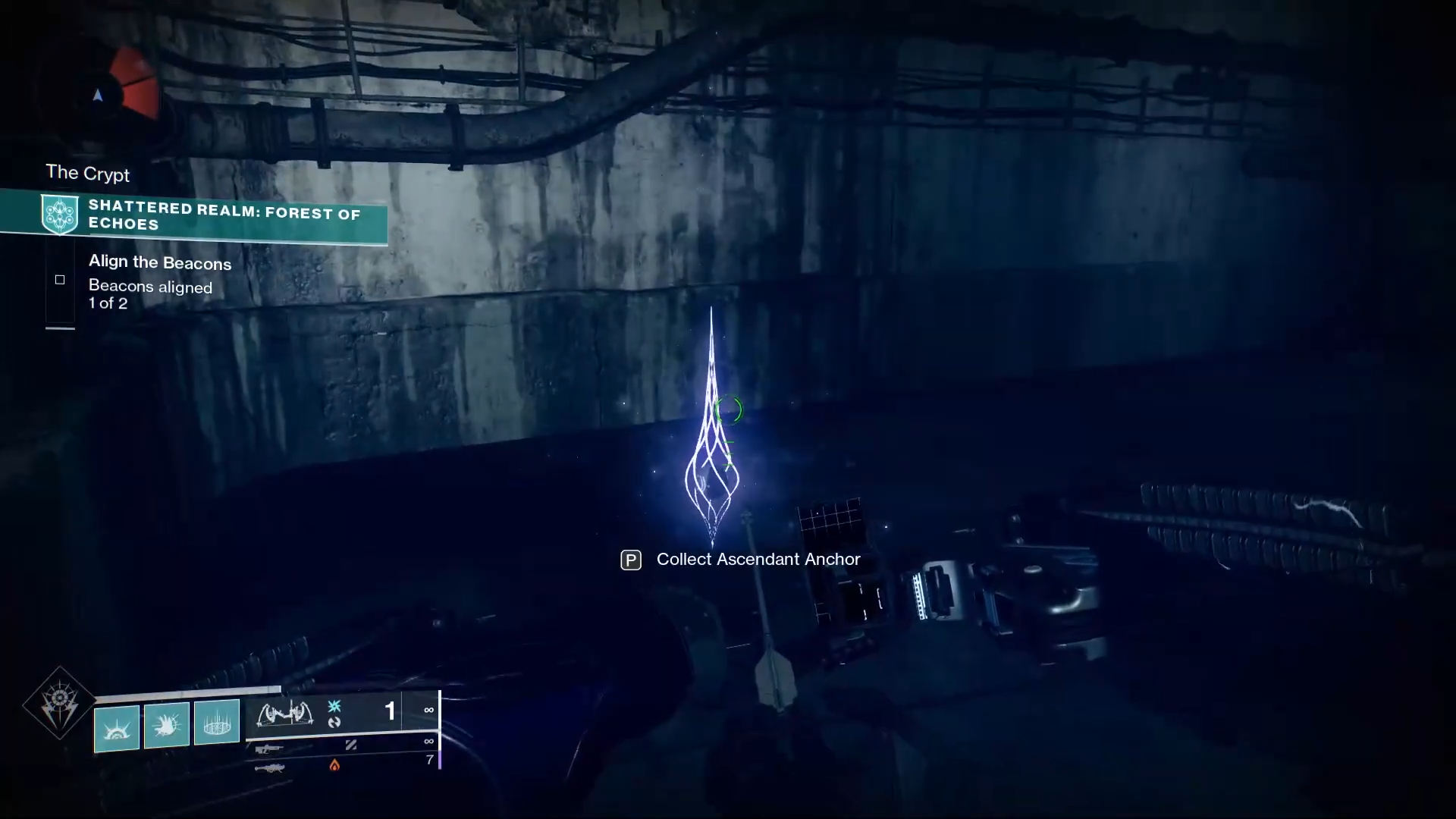The image size is (1456, 819).
Task: Select the Align the Beacons objective
Action: pos(159,263)
